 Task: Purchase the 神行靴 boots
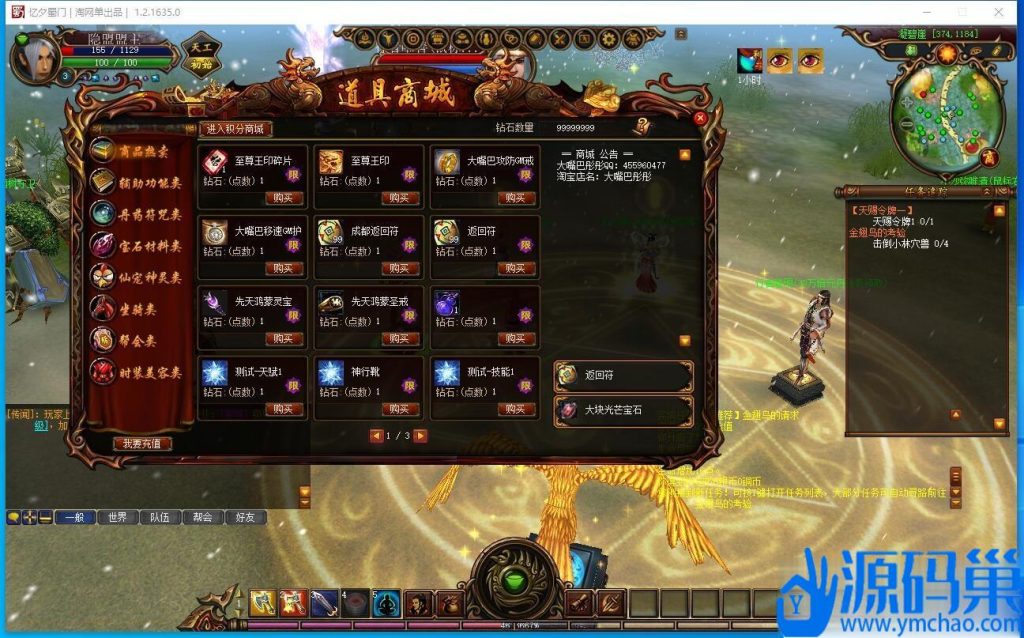coord(400,409)
